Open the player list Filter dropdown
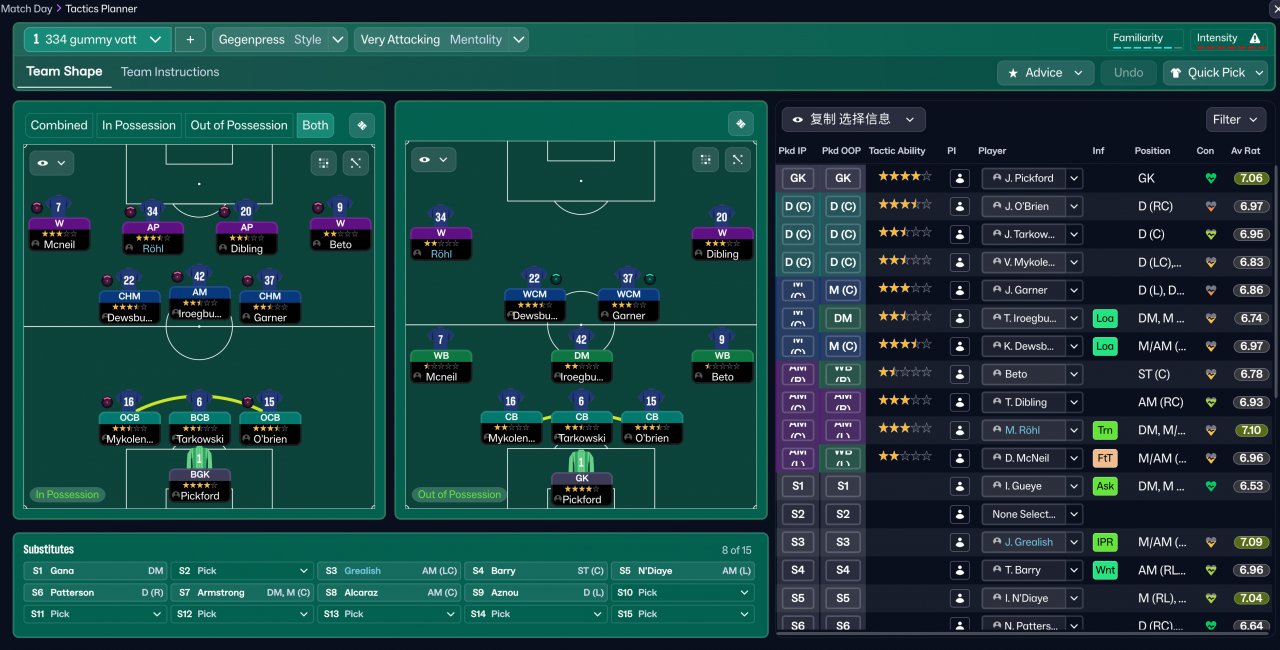The width and height of the screenshot is (1280, 650). click(1237, 120)
